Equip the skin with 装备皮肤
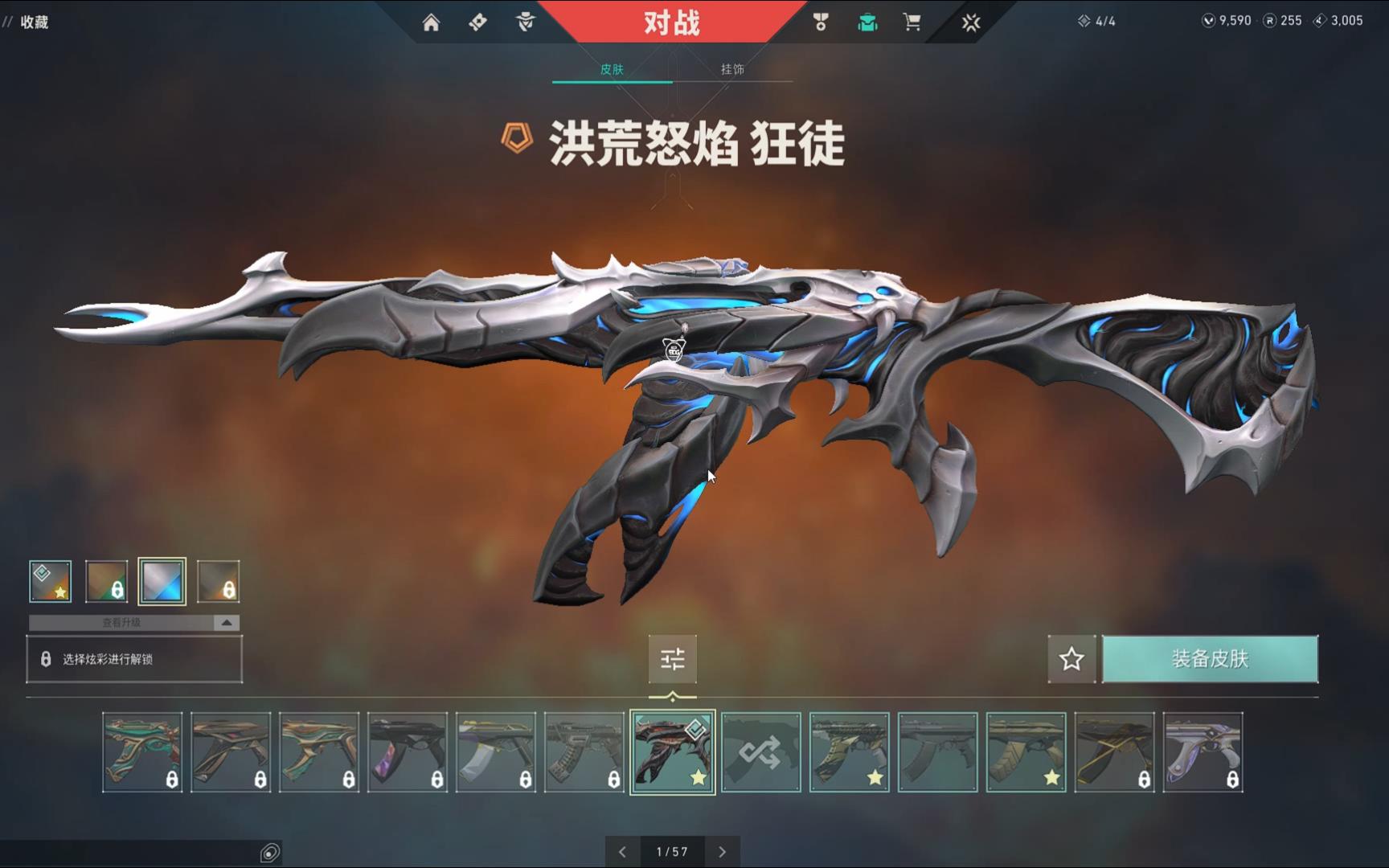Image resolution: width=1389 pixels, height=868 pixels. [1210, 659]
